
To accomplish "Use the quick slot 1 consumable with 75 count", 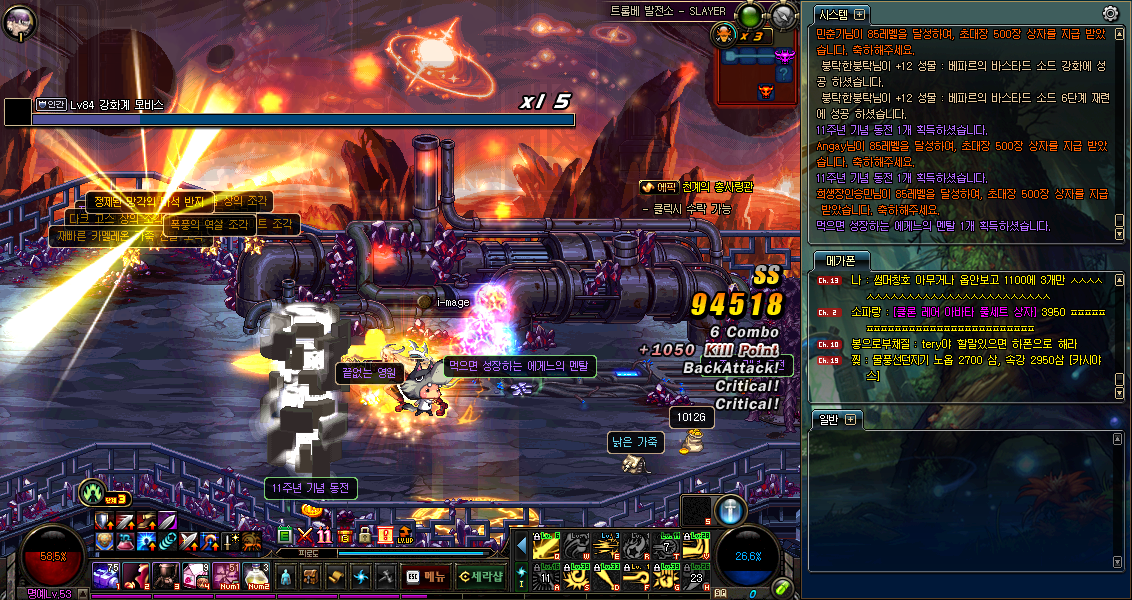I will [x=106, y=576].
